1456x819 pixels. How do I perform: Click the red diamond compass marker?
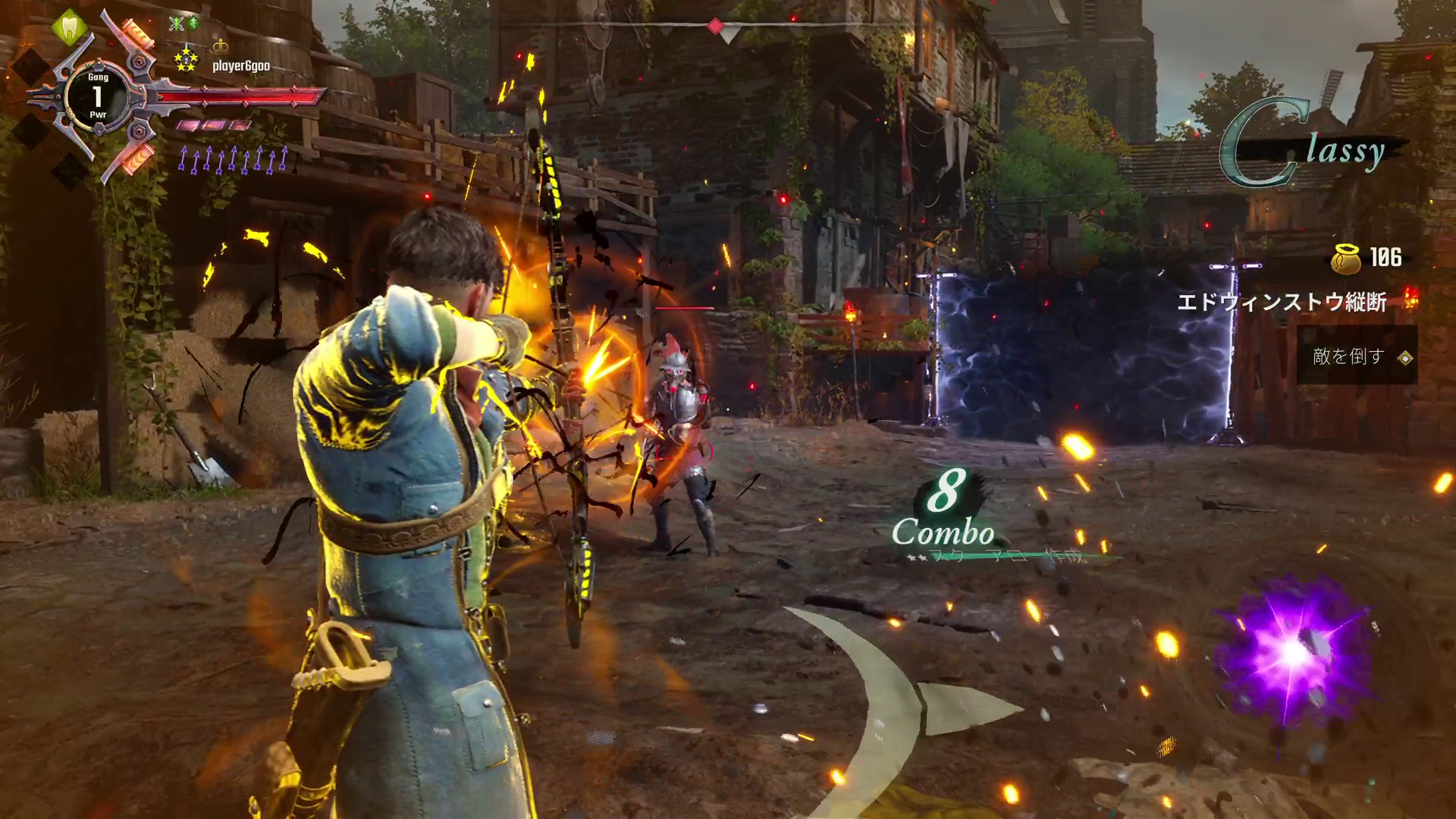(x=715, y=27)
